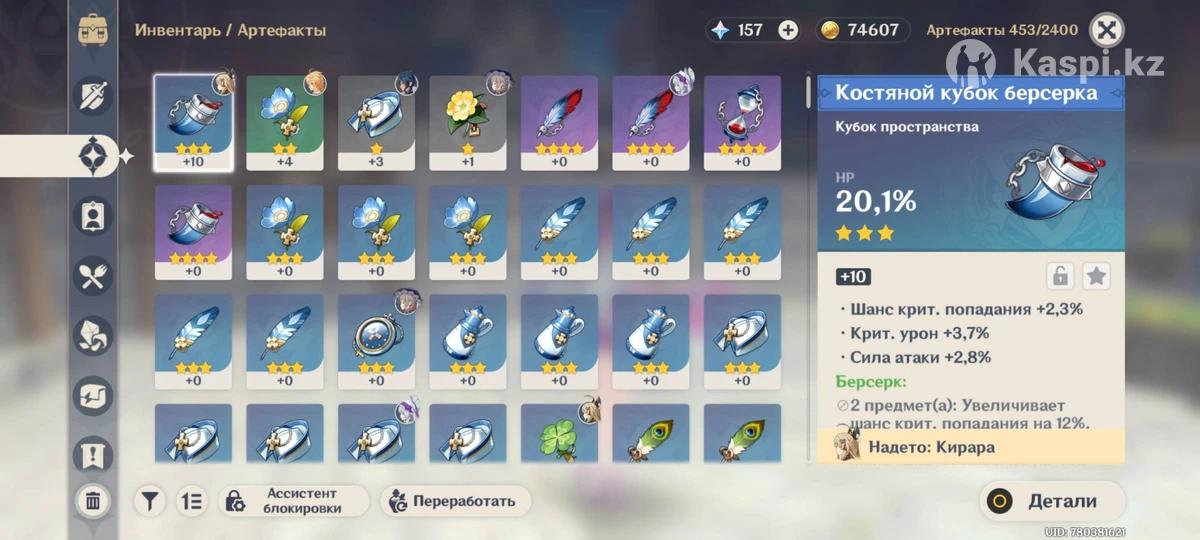Open Ассистент блокировки lock assistant
This screenshot has width=1200, height=540.
[x=293, y=501]
